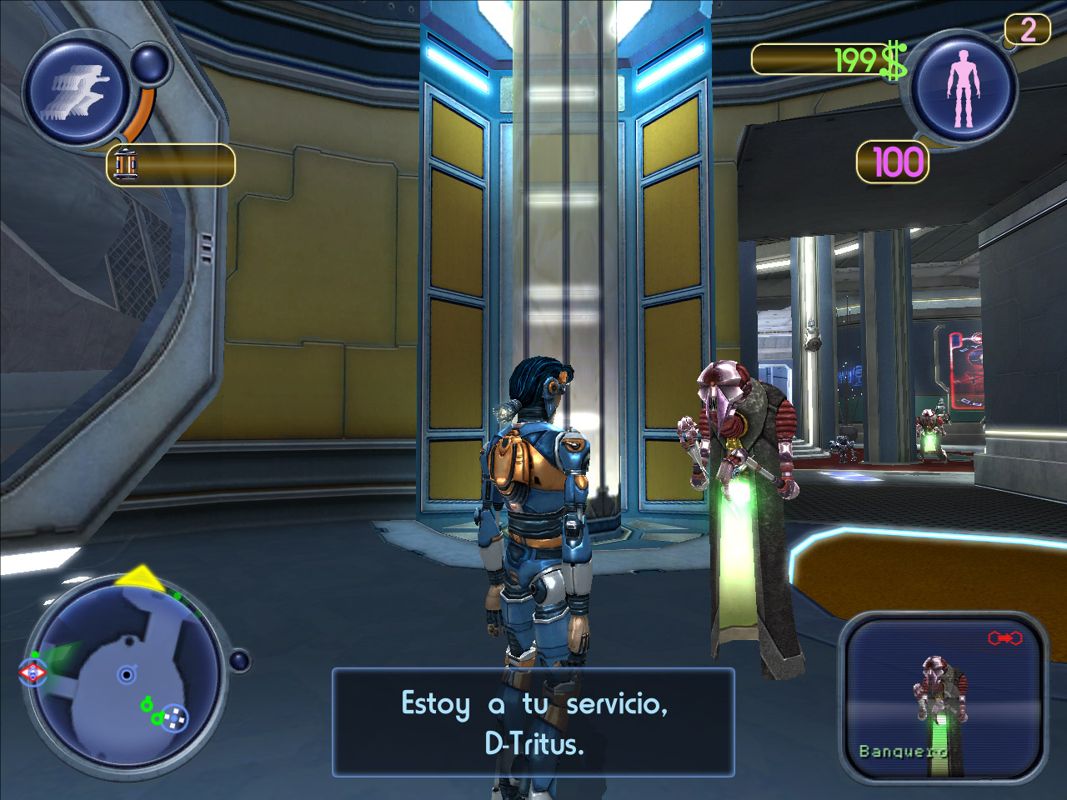Select the pink body silhouette icon
The image size is (1067, 800).
point(962,88)
